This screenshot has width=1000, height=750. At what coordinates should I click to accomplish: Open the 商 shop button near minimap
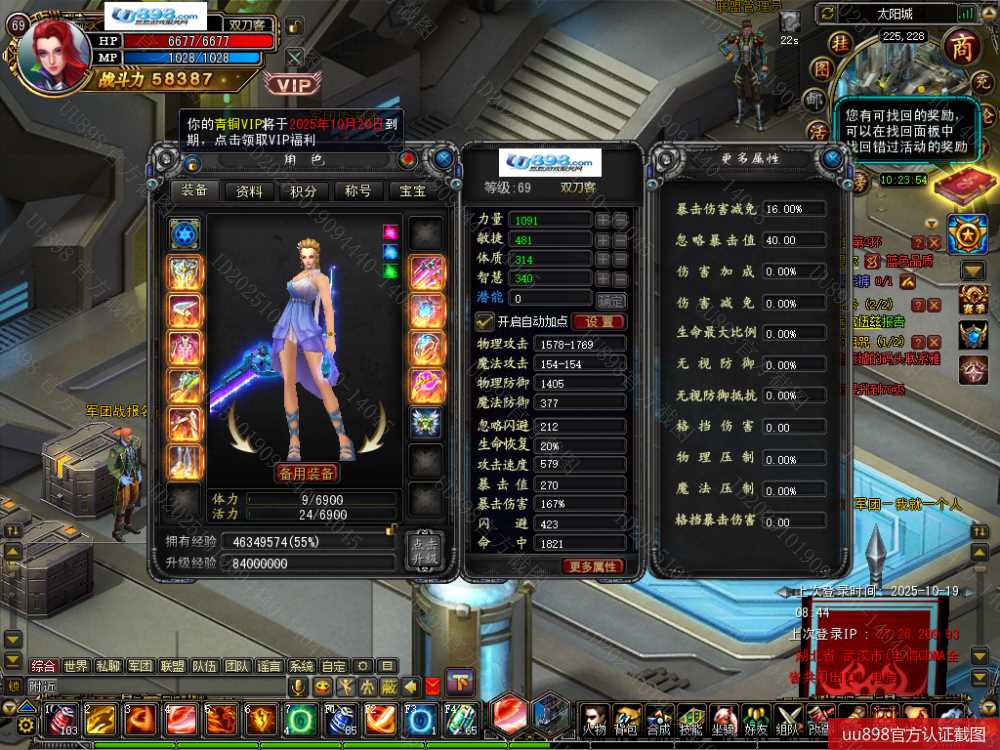pyautogui.click(x=961, y=45)
